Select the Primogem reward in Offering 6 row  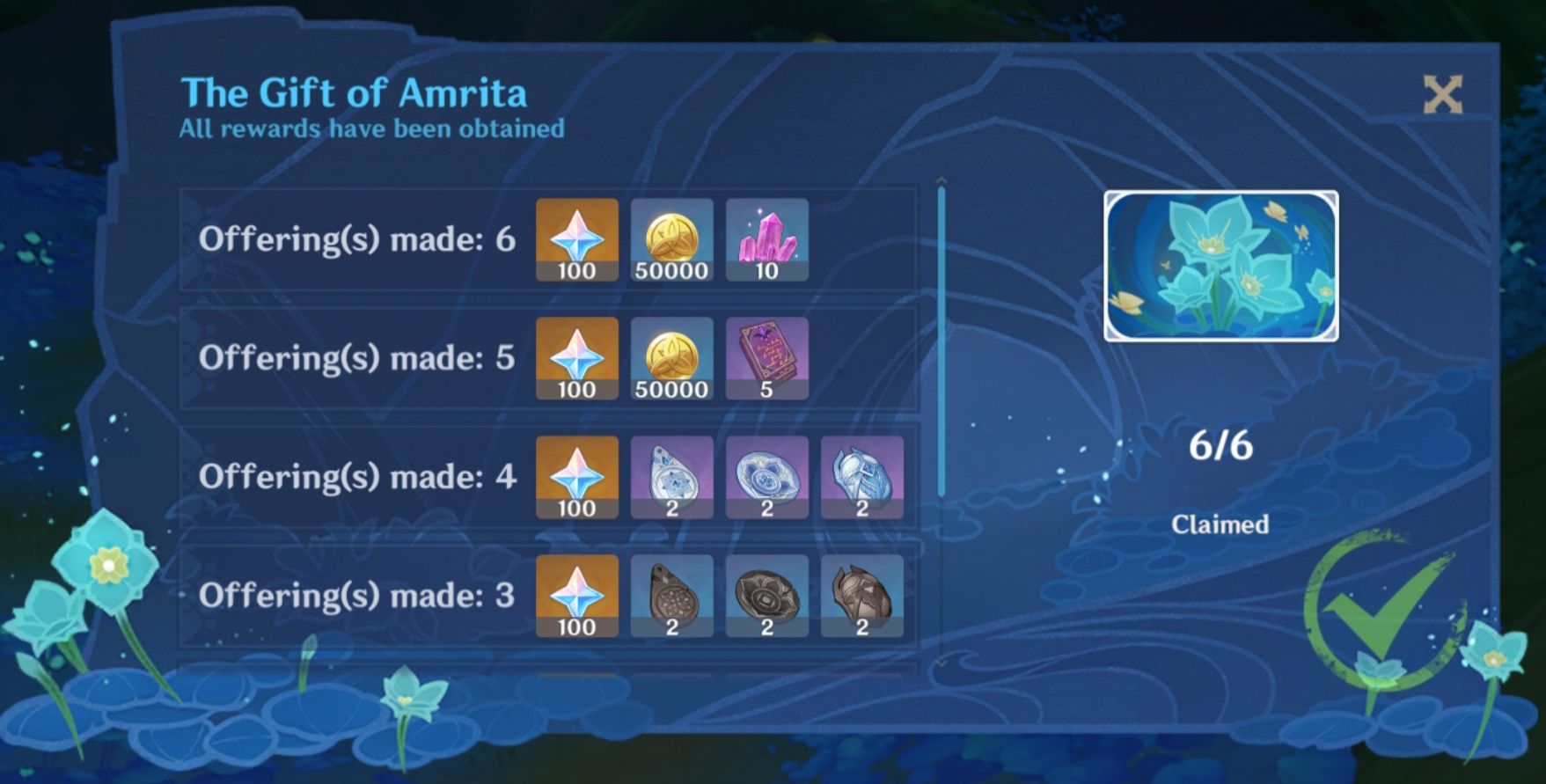576,238
